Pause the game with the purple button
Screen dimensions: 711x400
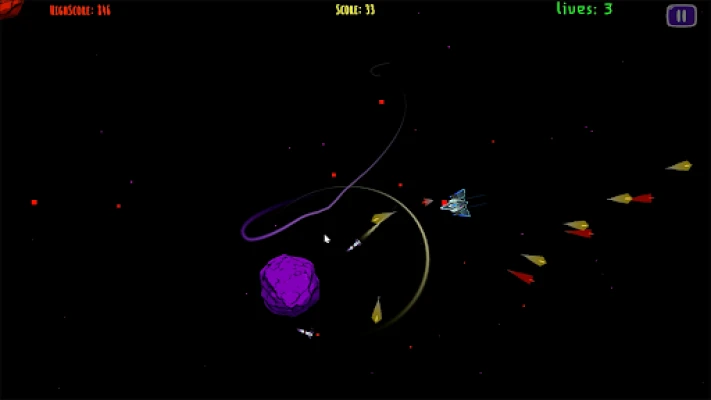point(681,15)
